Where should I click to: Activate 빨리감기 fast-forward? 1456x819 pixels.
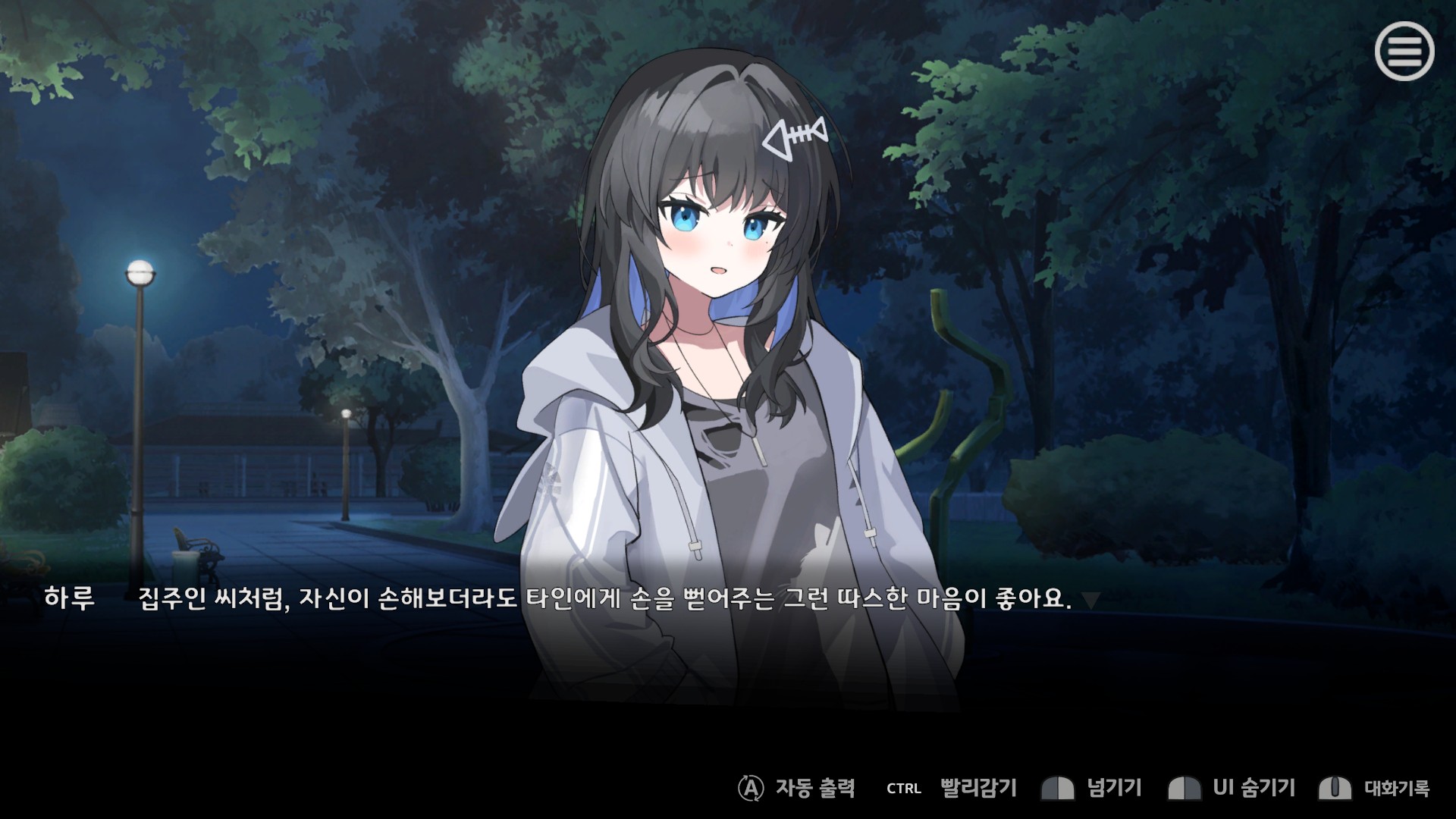977,788
